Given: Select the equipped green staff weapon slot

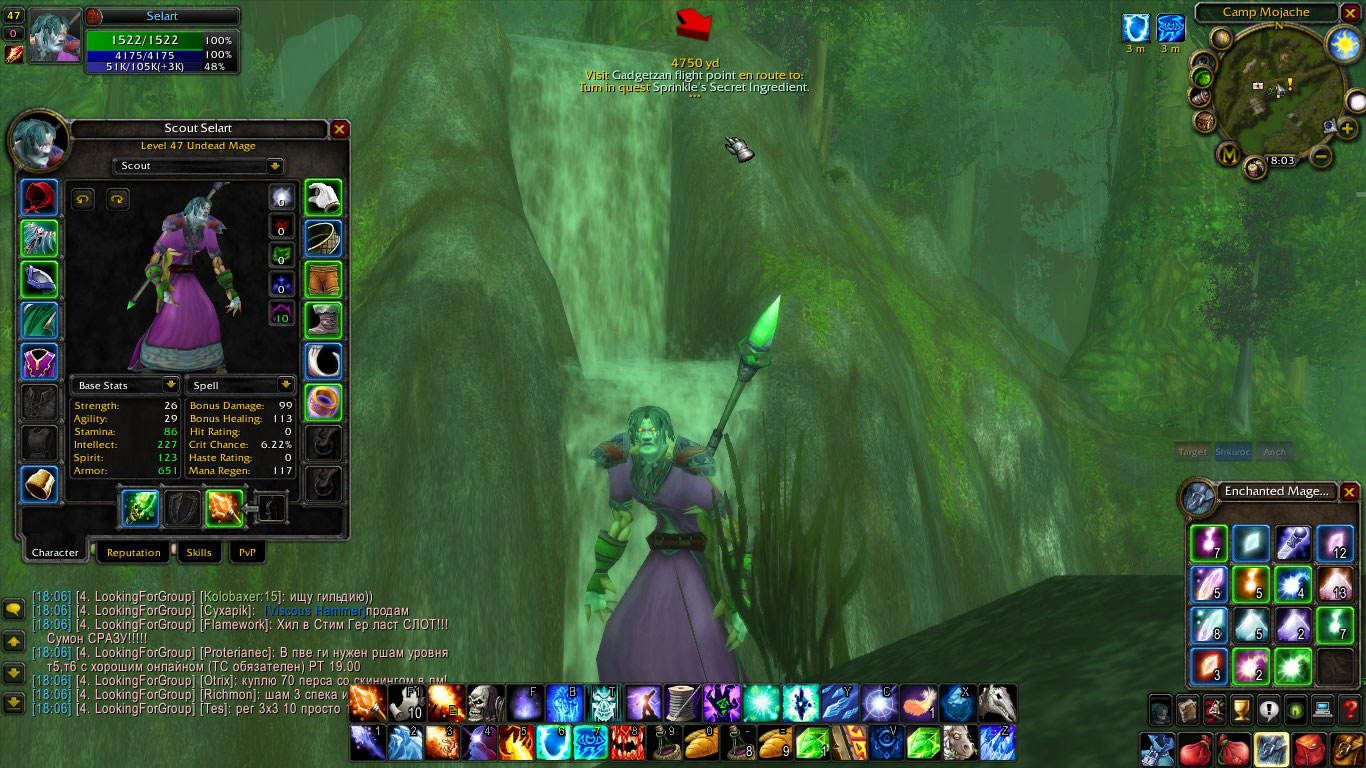Looking at the screenshot, I should click(140, 508).
